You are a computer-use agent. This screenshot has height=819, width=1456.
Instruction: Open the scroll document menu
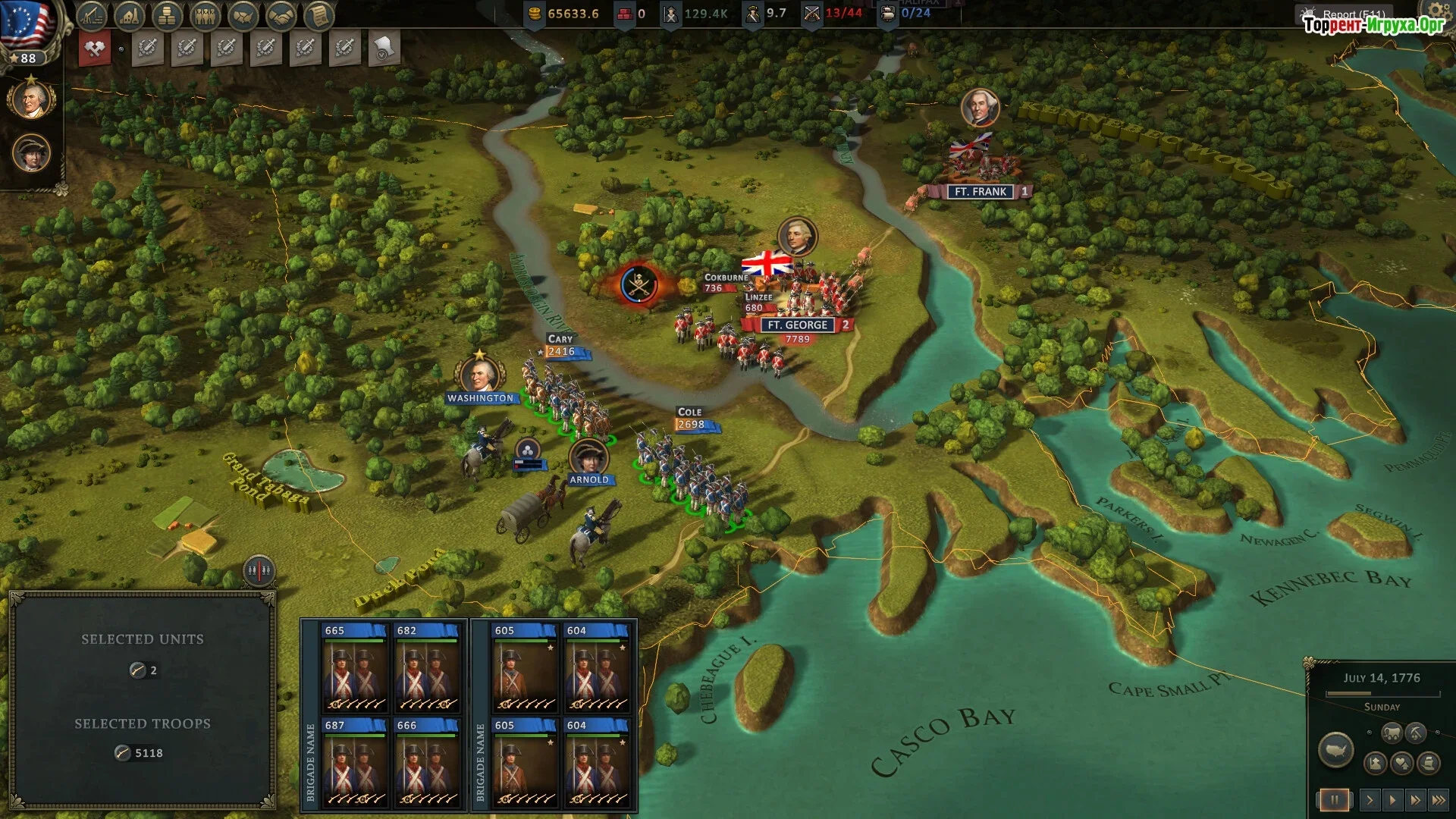pos(319,14)
